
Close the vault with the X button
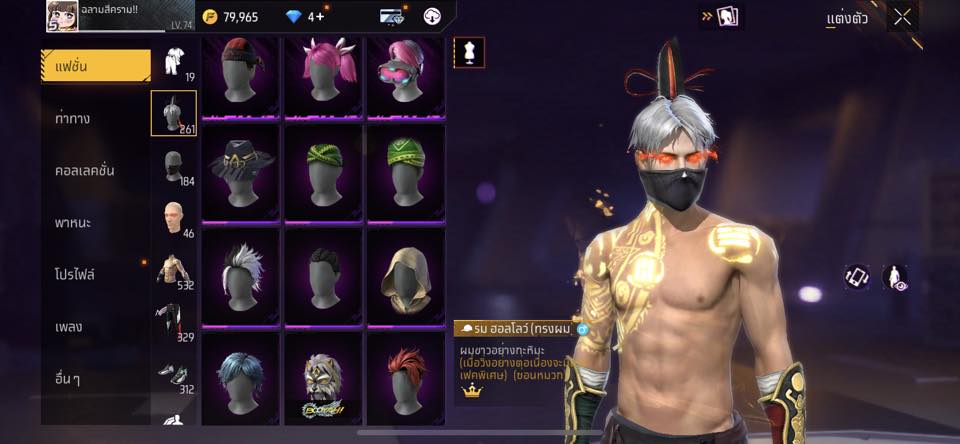[x=903, y=17]
